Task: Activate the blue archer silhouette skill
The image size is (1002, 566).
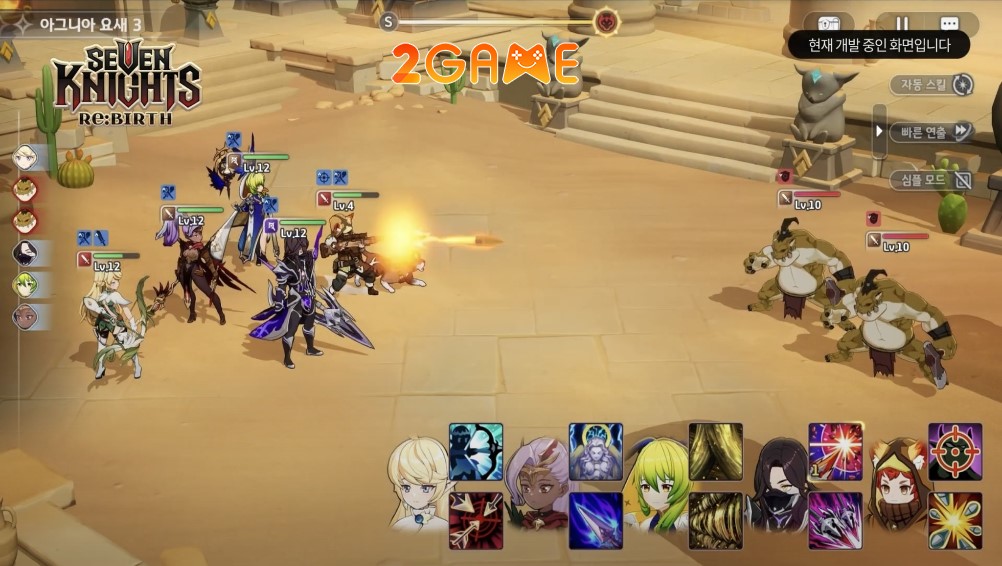Action: pos(476,451)
